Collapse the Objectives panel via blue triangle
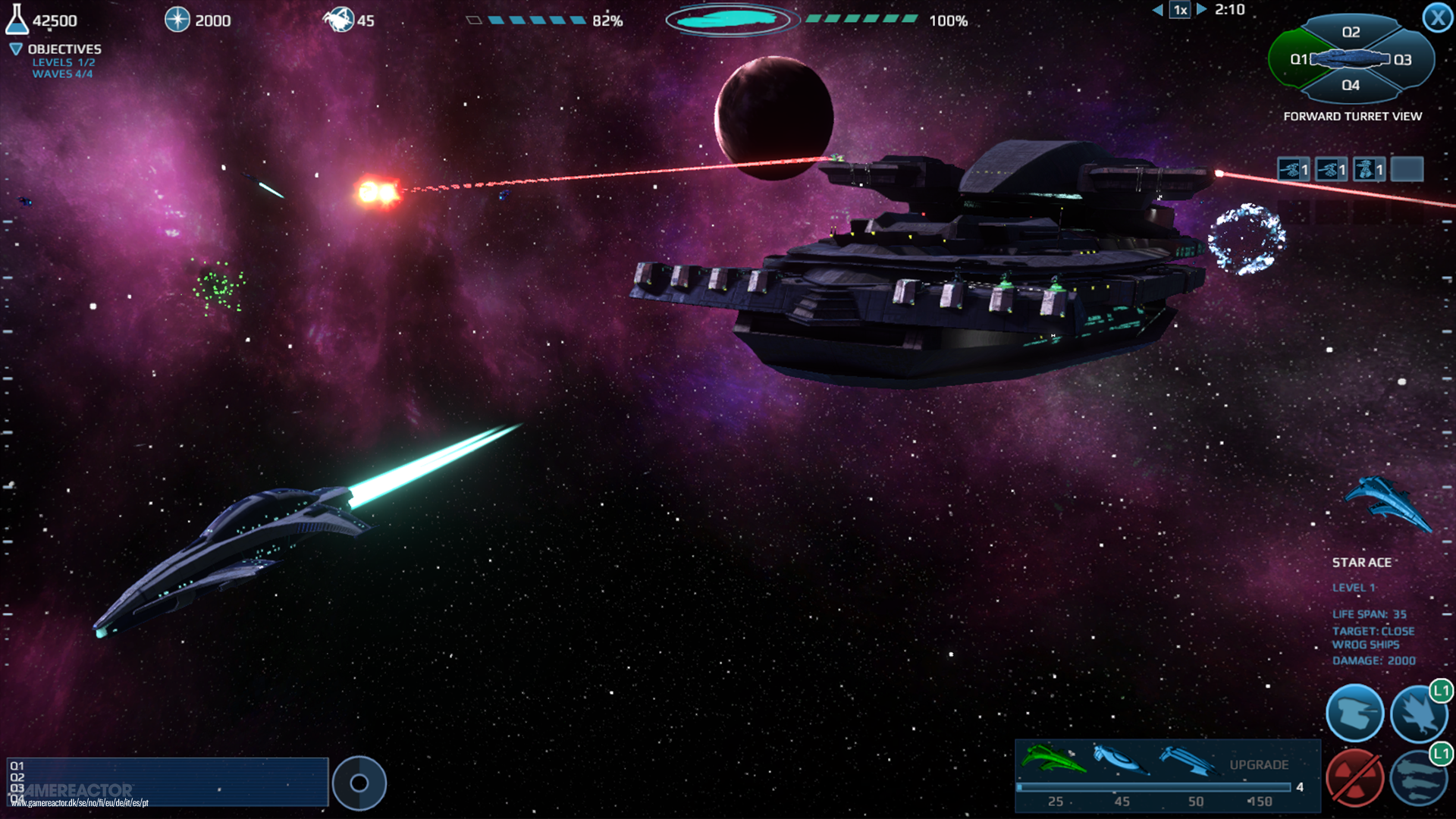This screenshot has width=1456, height=819. click(x=14, y=48)
